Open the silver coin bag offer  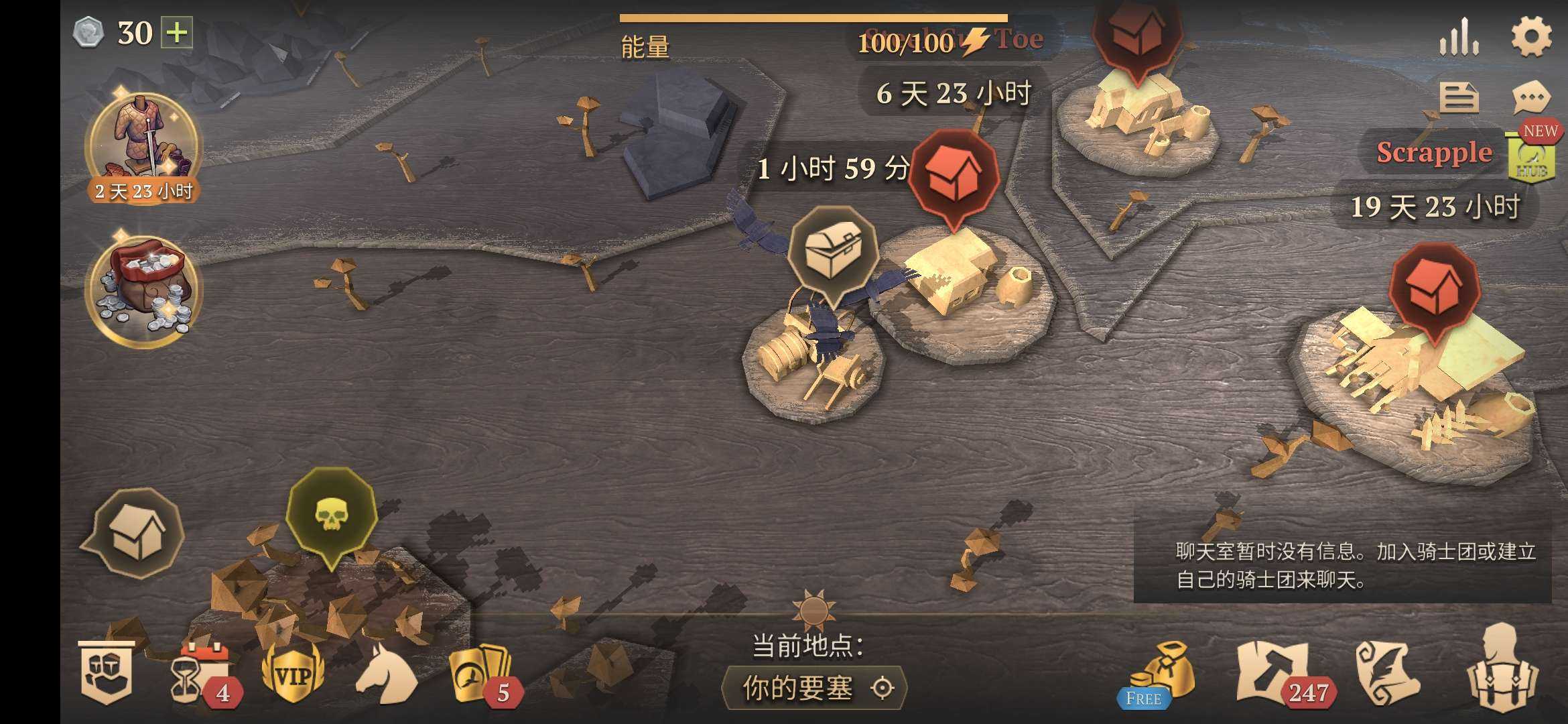coord(144,290)
